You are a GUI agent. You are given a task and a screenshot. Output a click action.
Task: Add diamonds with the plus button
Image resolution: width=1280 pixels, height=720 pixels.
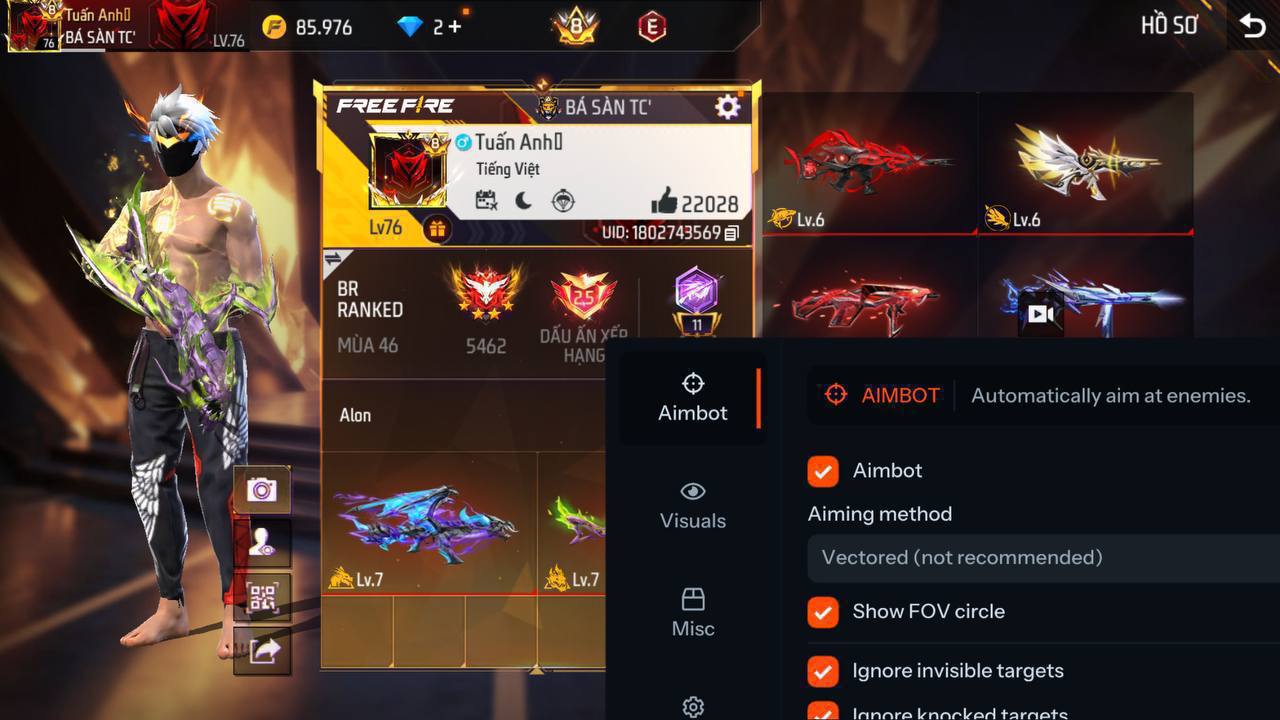tap(455, 27)
